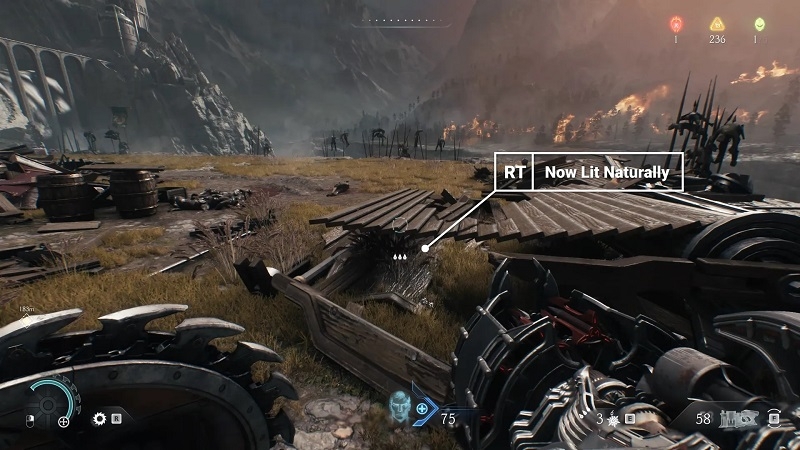Select the red ruby currency icon
This screenshot has width=800, height=450.
675,24
